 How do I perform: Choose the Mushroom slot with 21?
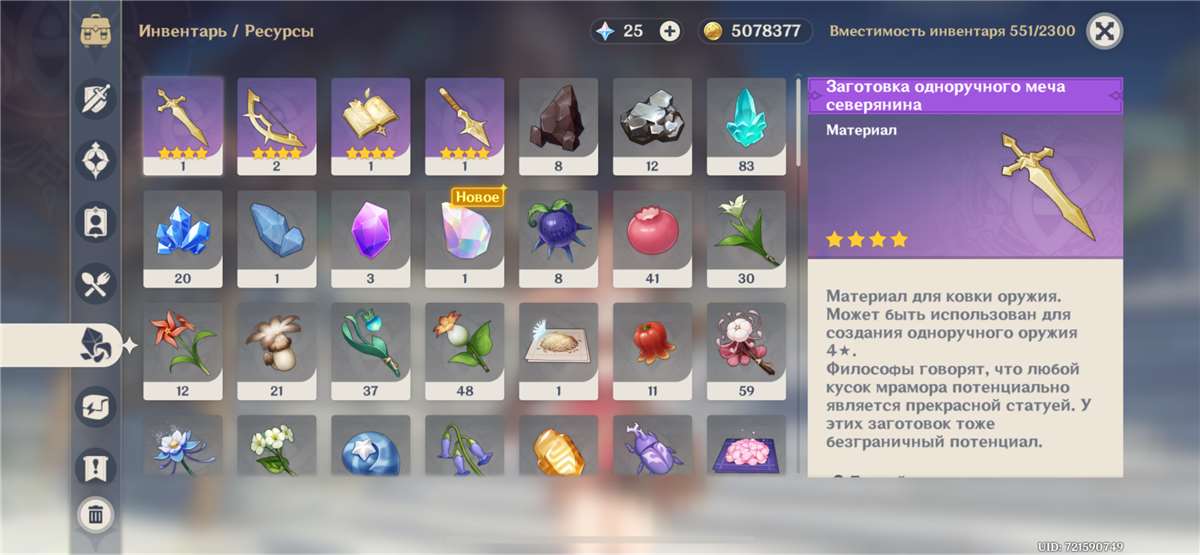click(x=277, y=349)
